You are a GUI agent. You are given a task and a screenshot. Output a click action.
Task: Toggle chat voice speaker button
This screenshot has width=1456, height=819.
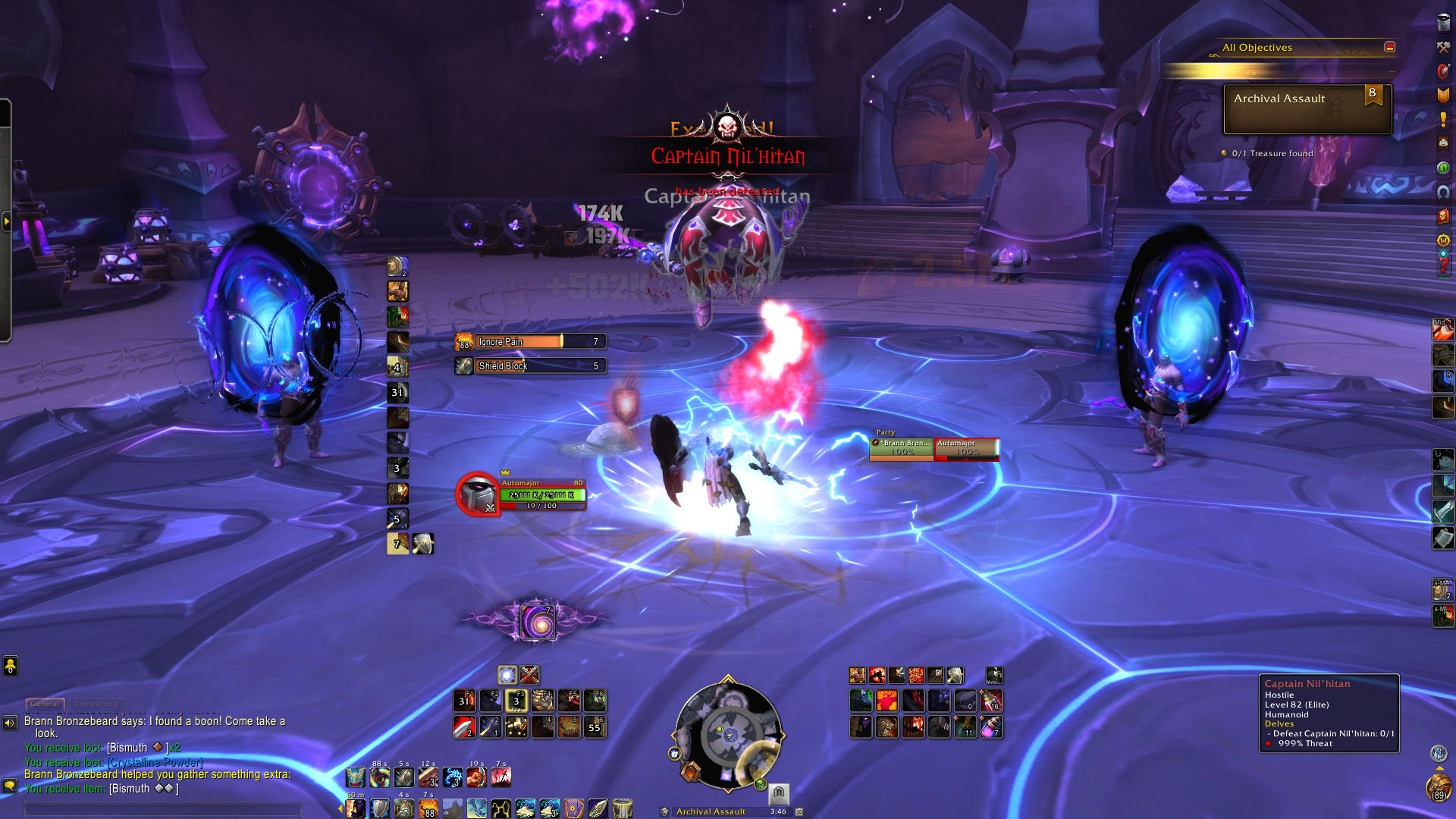click(x=10, y=723)
